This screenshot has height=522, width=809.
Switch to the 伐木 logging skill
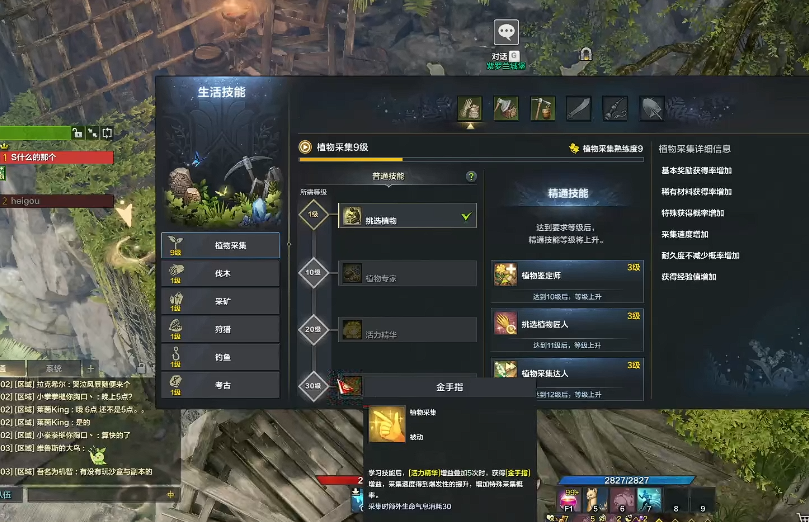(x=220, y=273)
